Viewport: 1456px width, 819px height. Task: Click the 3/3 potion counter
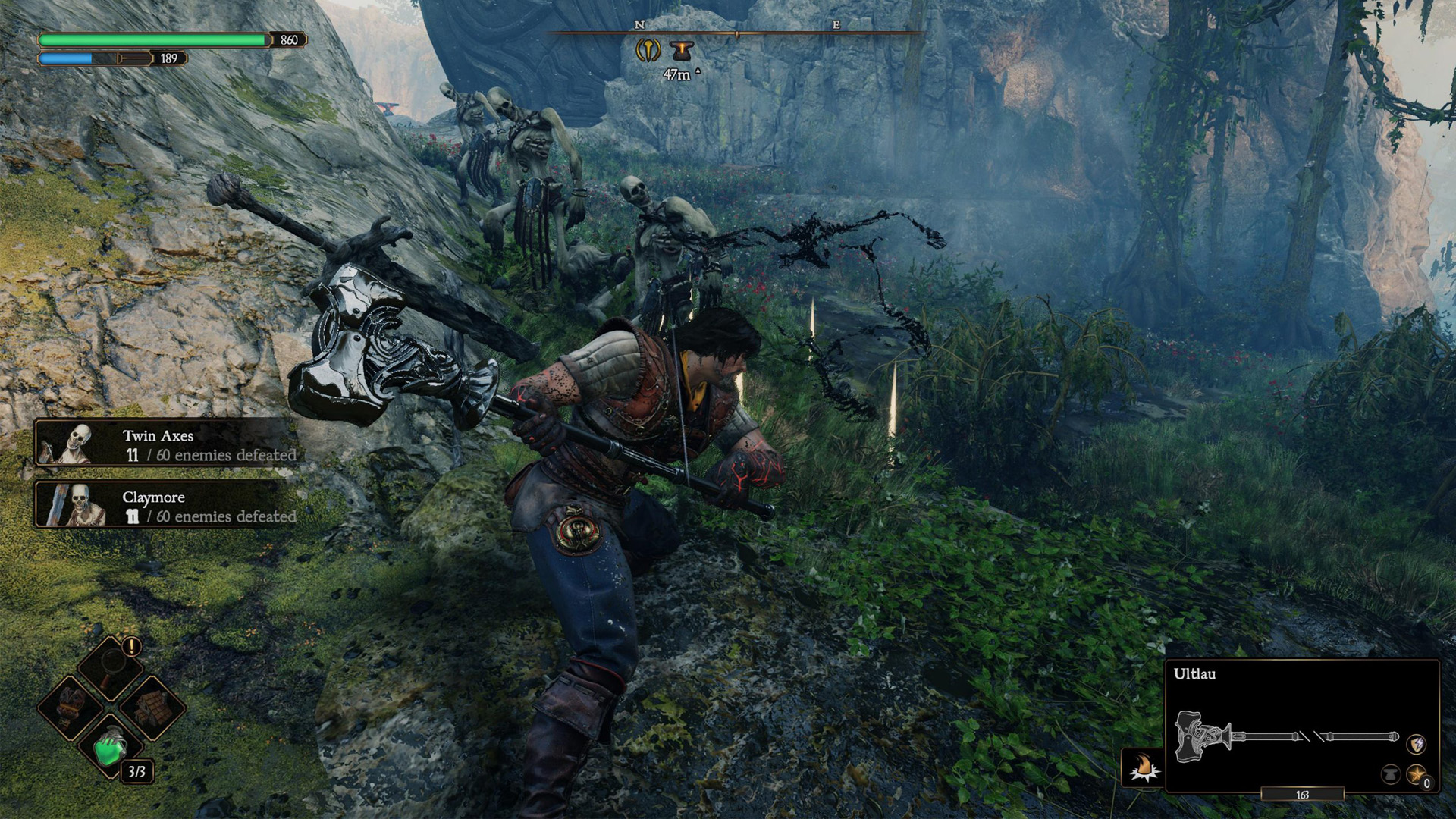pos(137,771)
